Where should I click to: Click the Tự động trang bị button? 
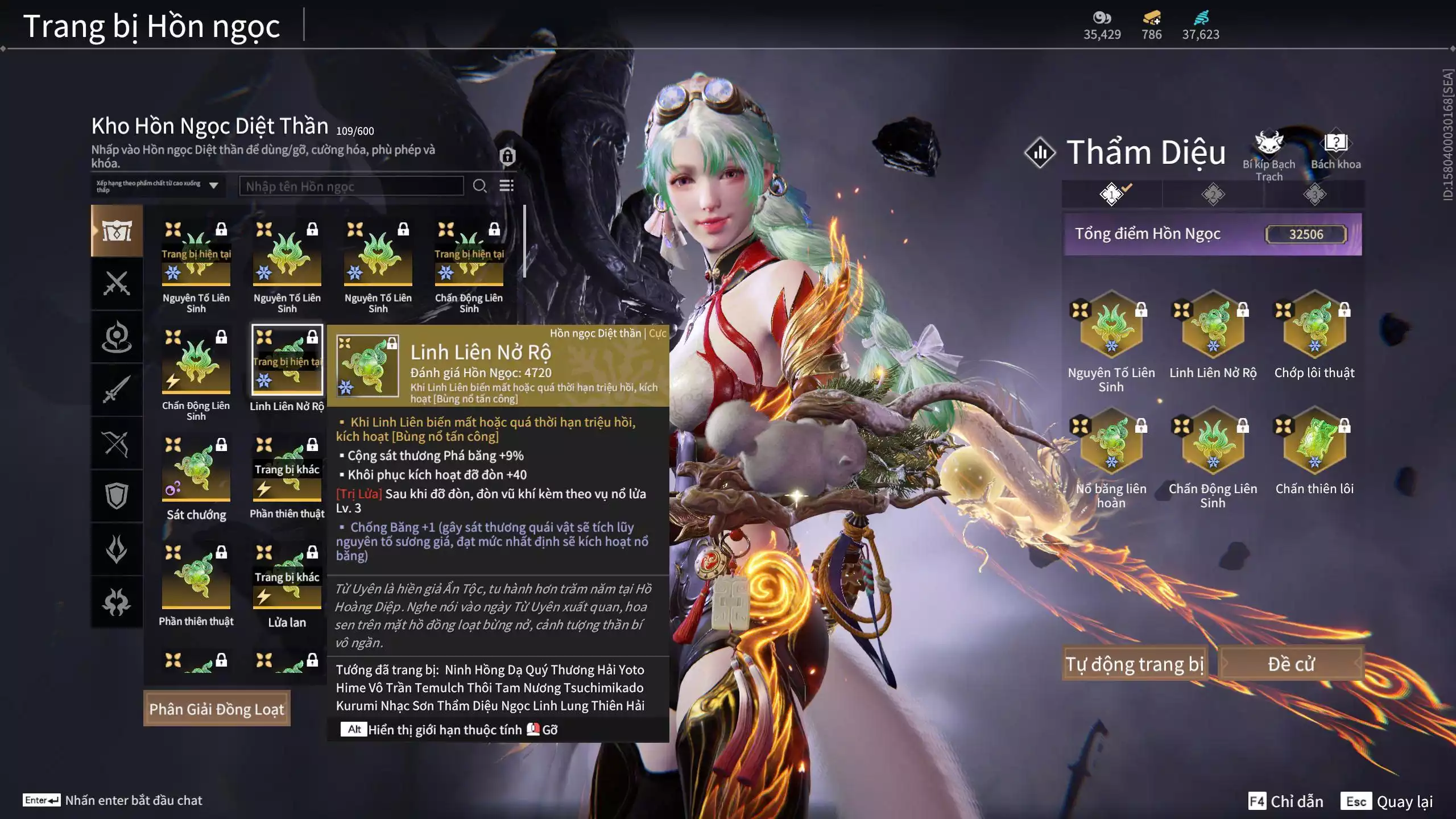click(x=1134, y=664)
